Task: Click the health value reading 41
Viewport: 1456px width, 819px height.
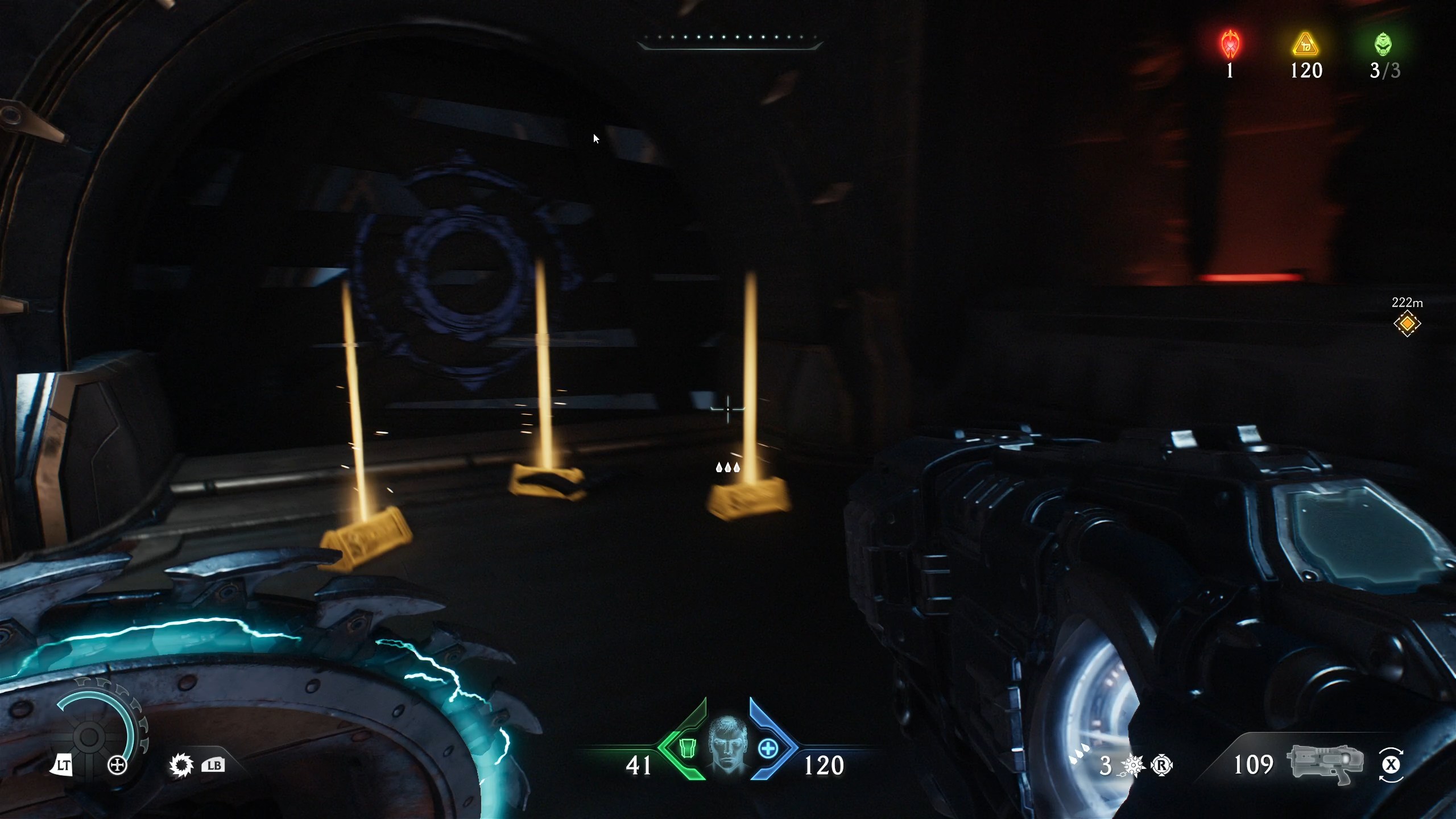Action: click(x=639, y=765)
